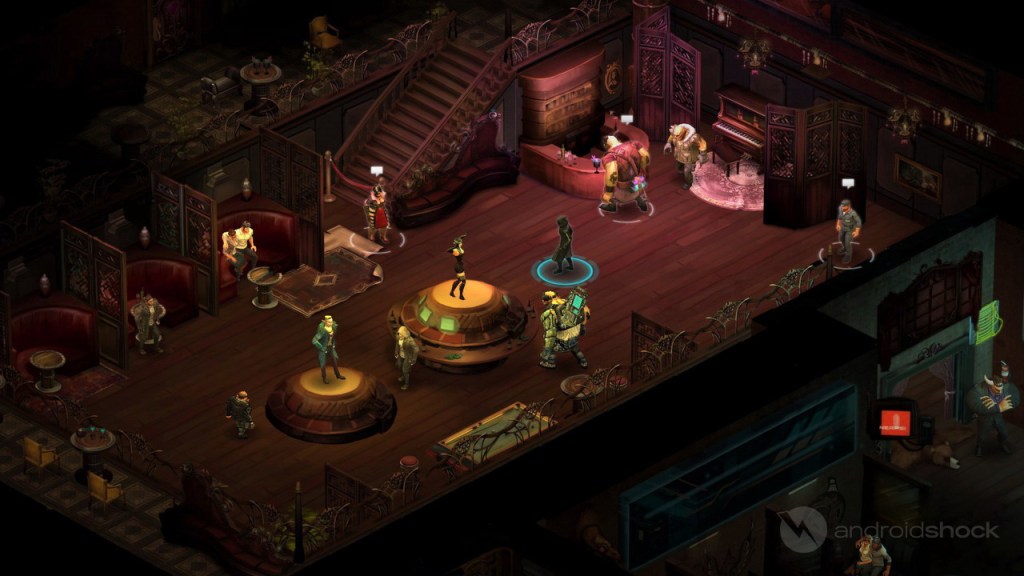1024x576 pixels.
Task: Select speech bubble above the grey-suited man
Action: (x=848, y=183)
